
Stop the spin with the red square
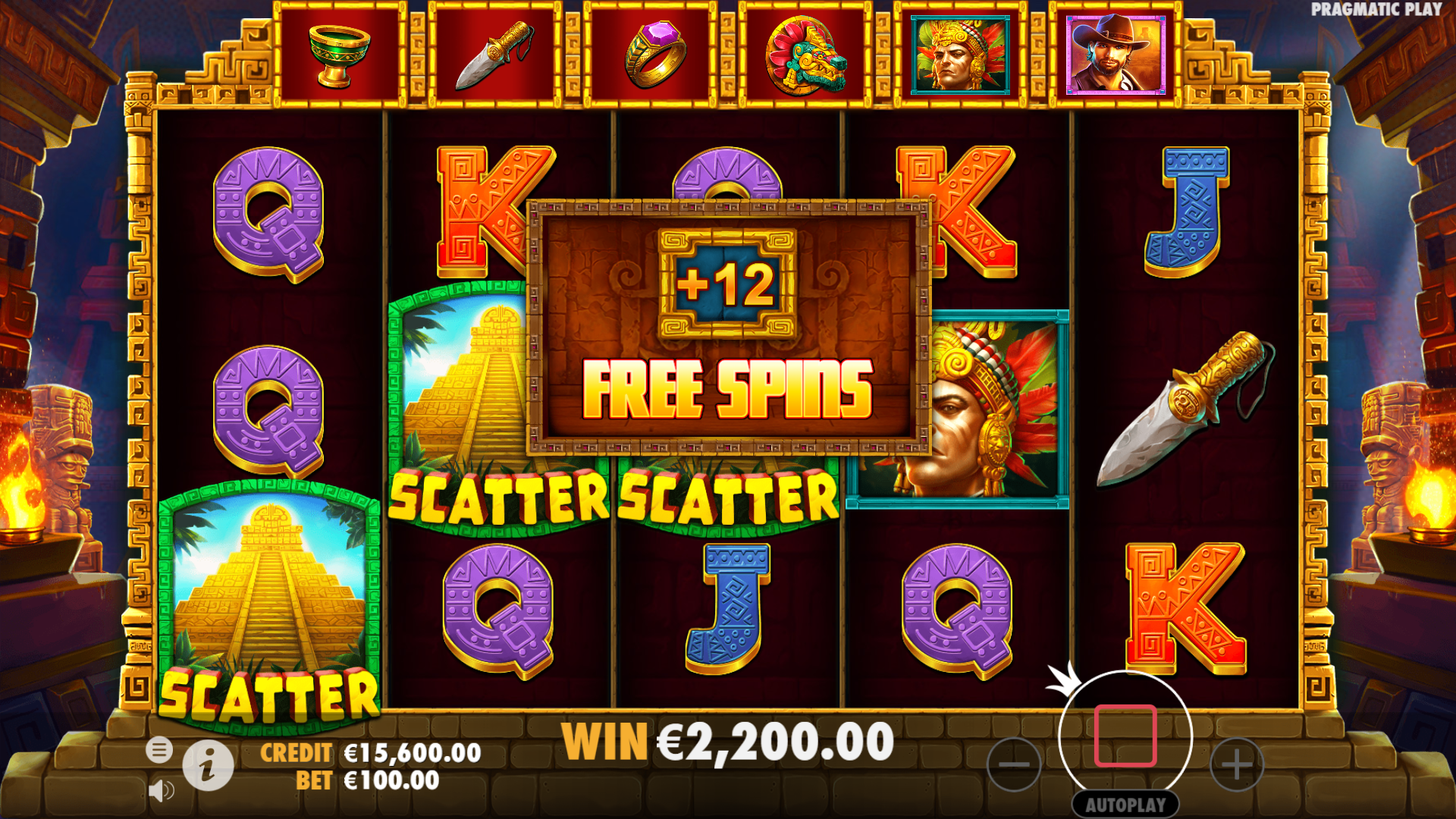coord(1125,736)
